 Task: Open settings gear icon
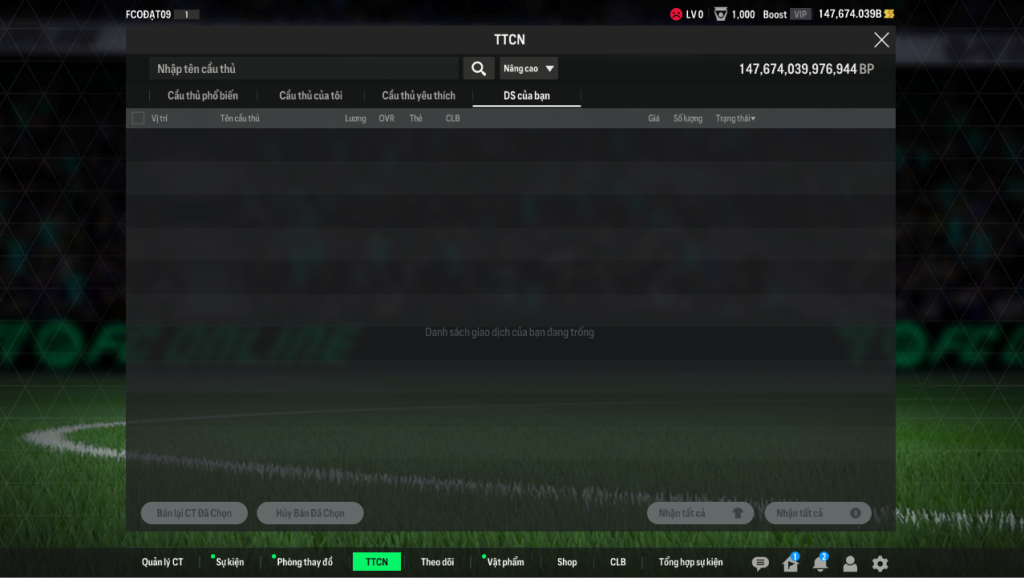pyautogui.click(x=880, y=564)
